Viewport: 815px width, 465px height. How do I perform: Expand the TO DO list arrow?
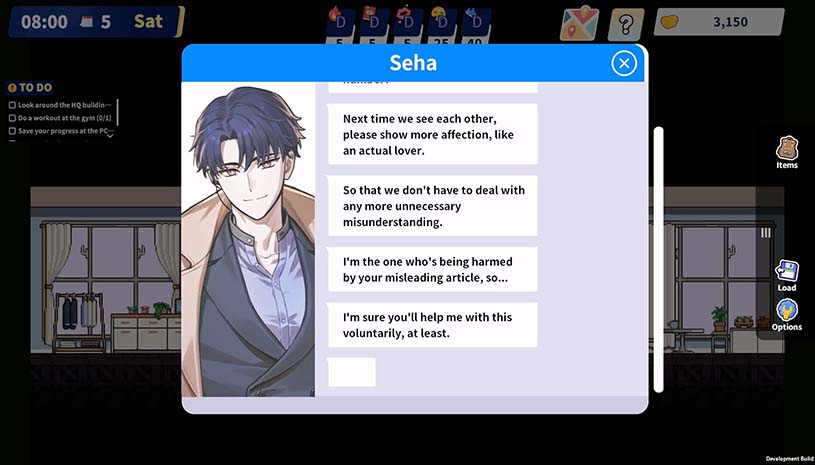point(109,136)
